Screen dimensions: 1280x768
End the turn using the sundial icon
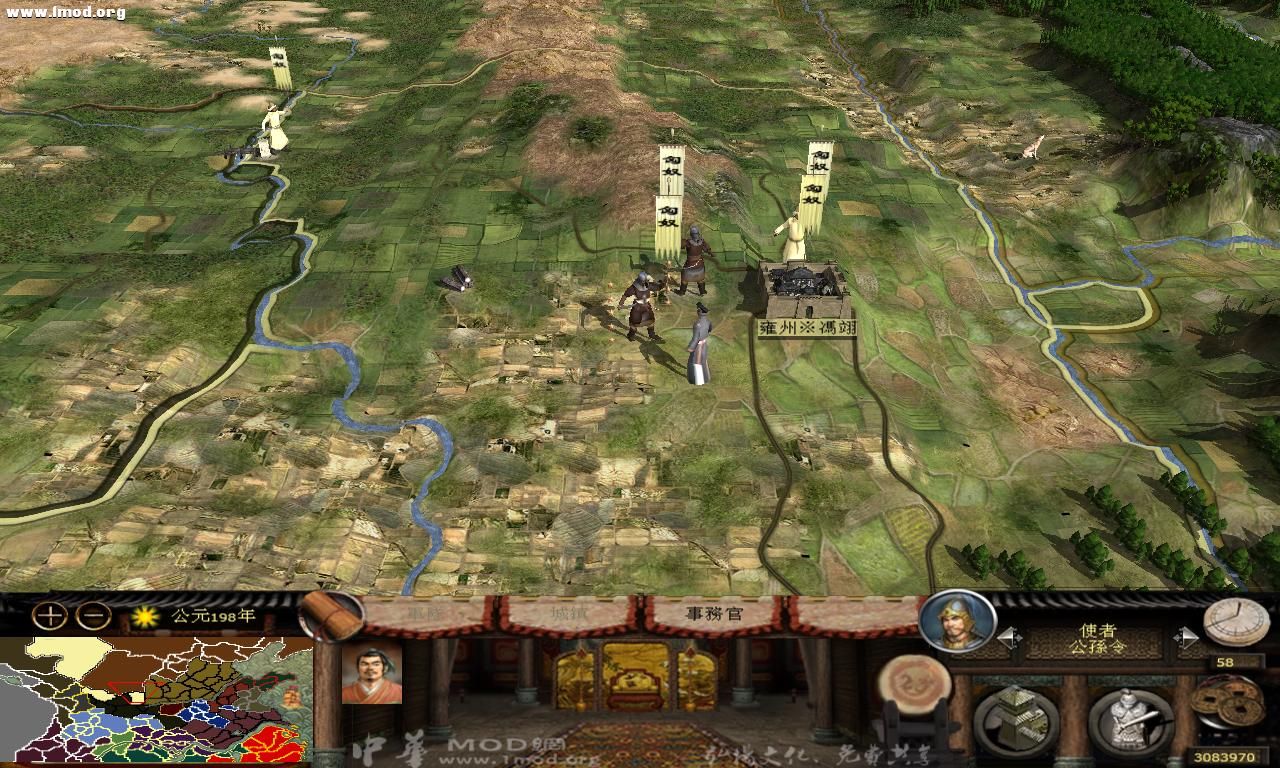(x=1236, y=622)
